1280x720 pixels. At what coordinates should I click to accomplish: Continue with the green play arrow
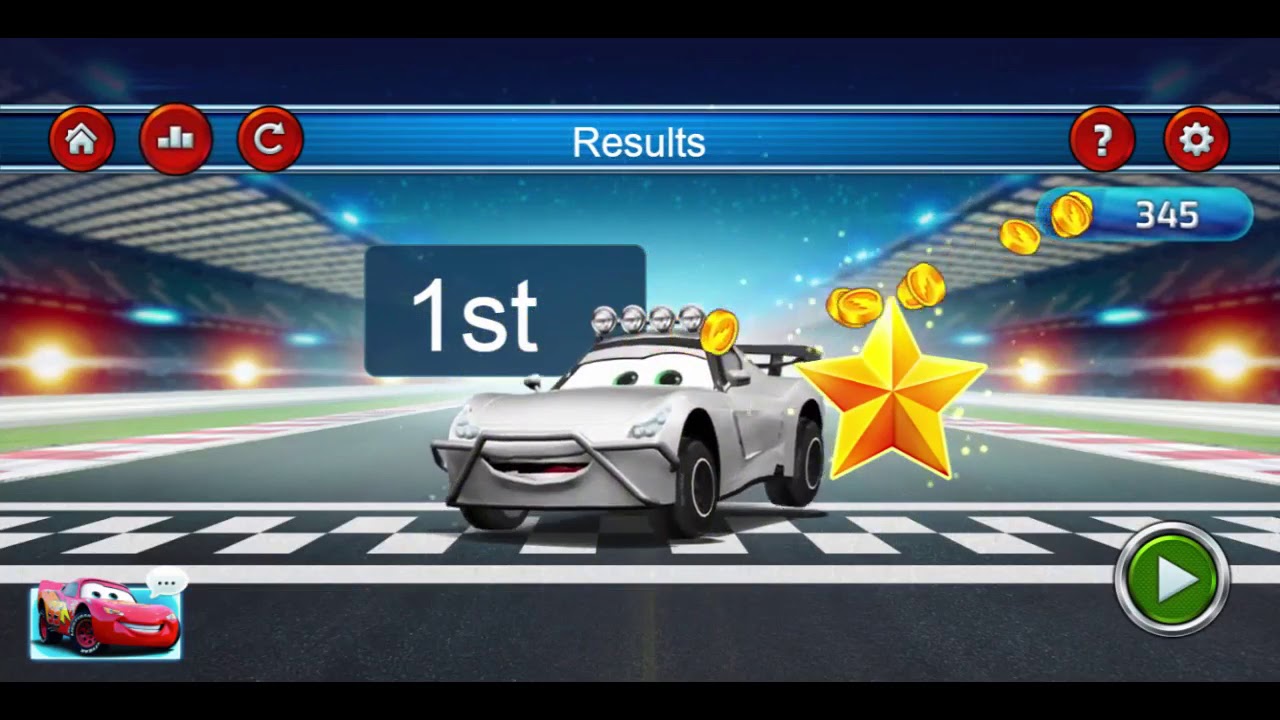click(1172, 579)
